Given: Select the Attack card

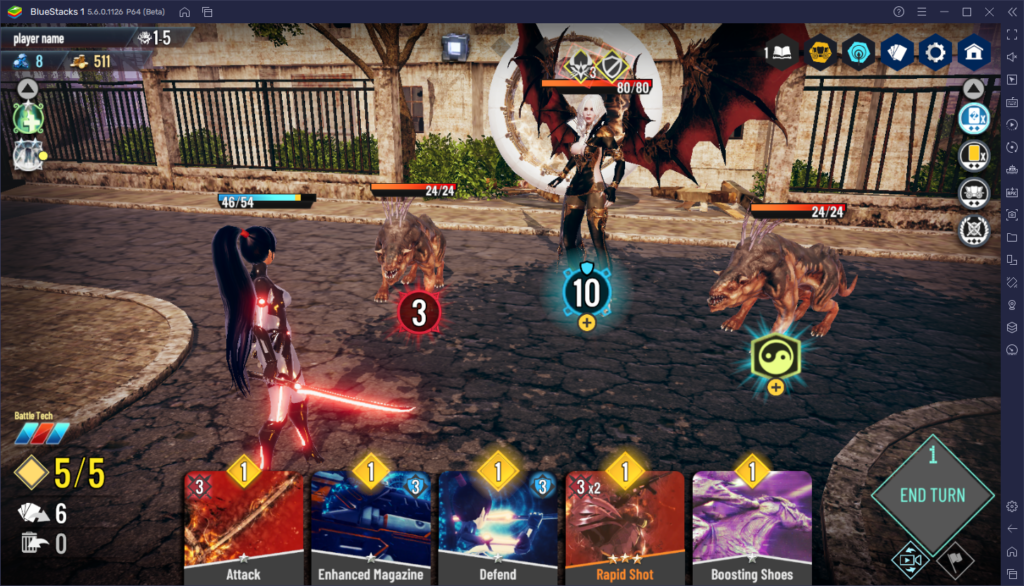Looking at the screenshot, I should (243, 527).
